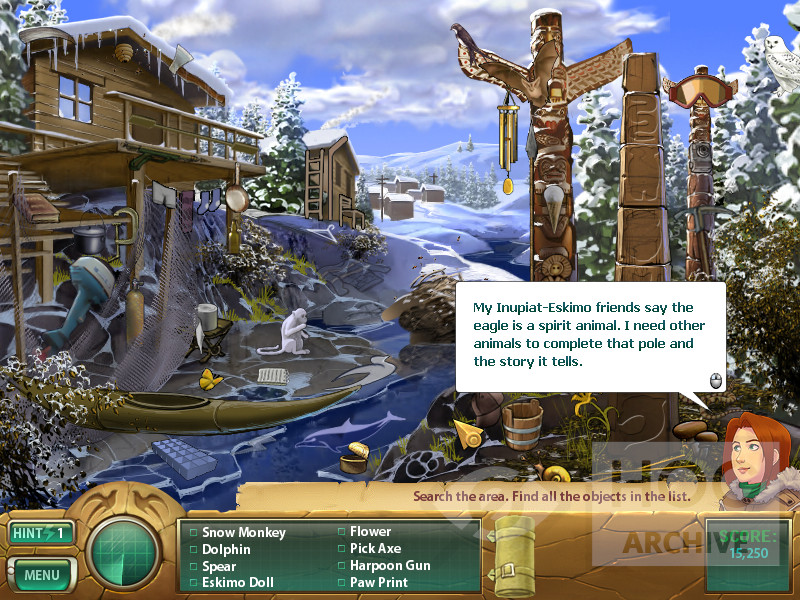Select Snow Monkey in the object list

[243, 533]
